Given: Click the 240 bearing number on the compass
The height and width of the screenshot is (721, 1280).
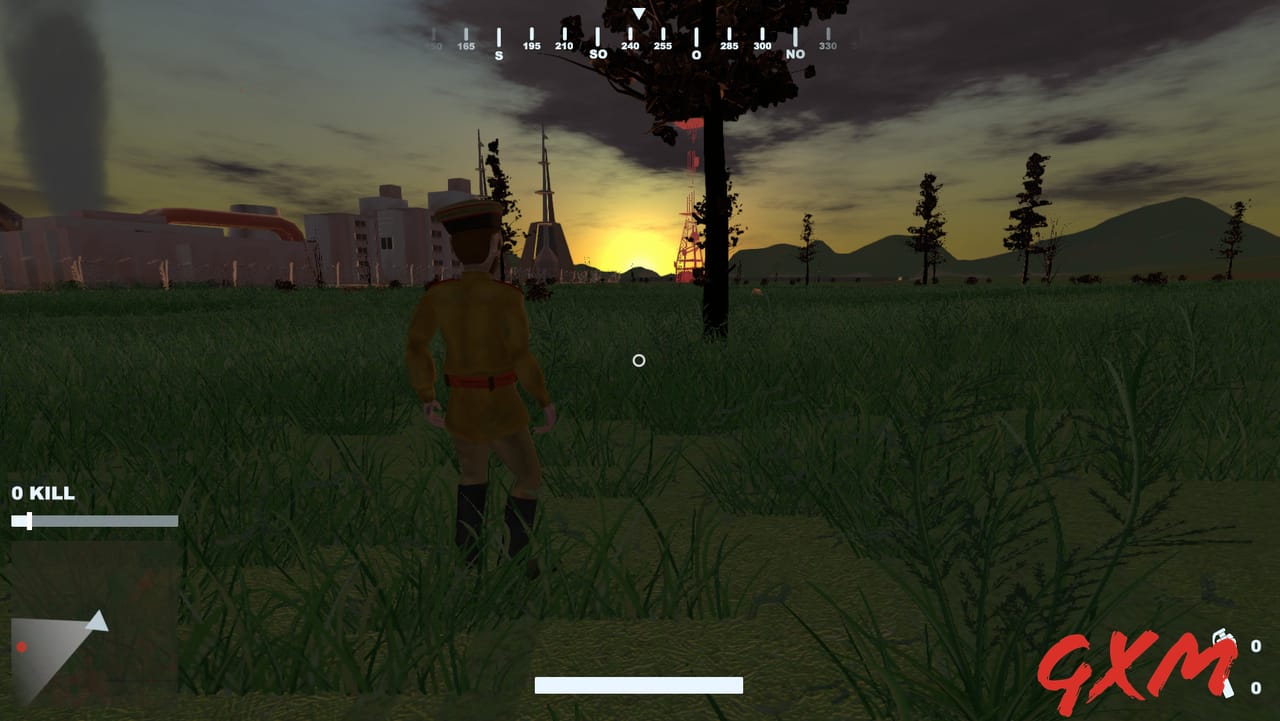Looking at the screenshot, I should pos(630,44).
